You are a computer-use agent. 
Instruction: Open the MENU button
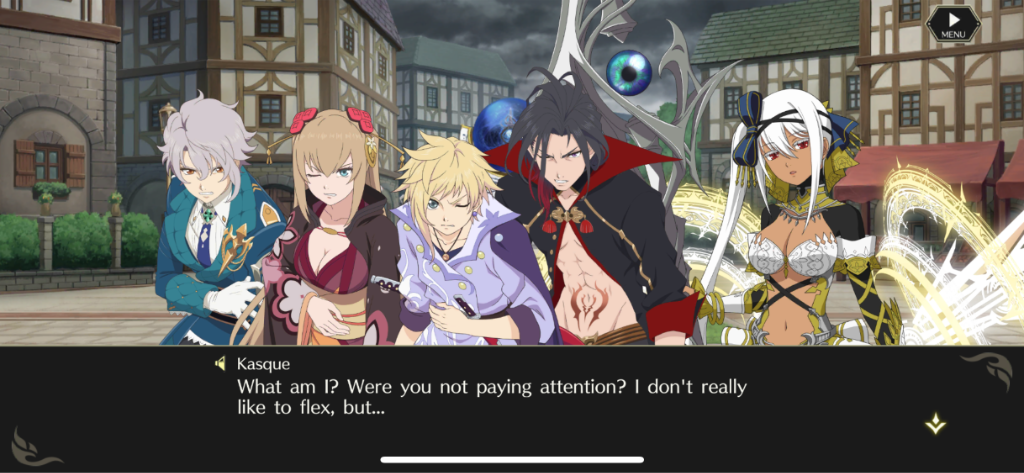[952, 24]
